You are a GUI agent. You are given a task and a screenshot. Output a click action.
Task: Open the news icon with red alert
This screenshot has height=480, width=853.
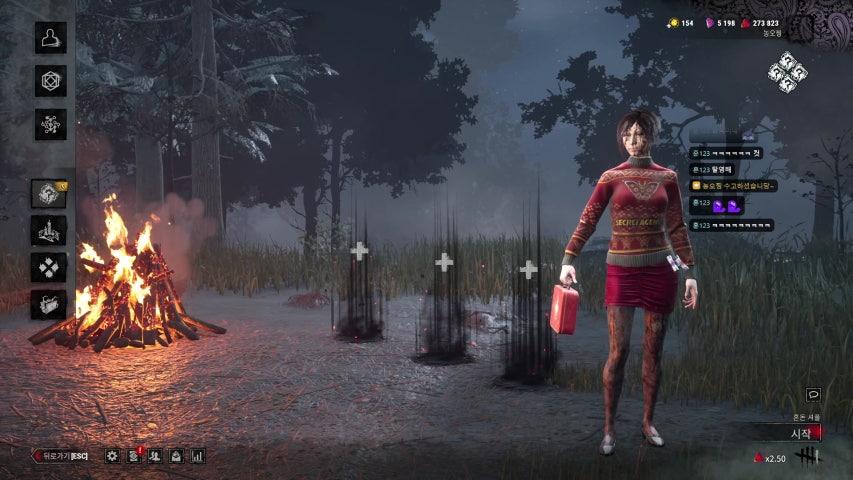pos(134,456)
